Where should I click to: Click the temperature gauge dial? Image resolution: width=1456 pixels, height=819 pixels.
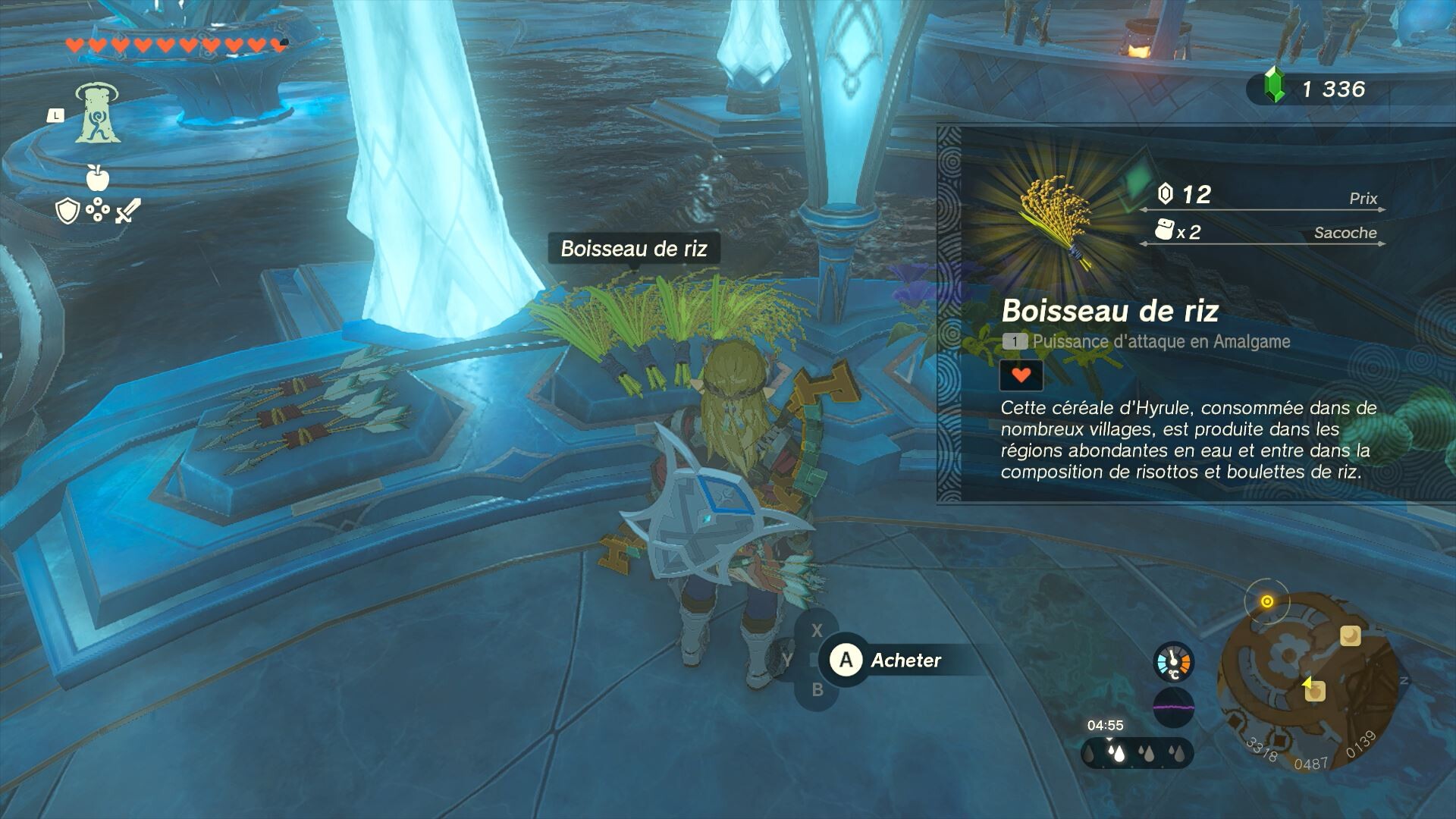coord(1173,662)
